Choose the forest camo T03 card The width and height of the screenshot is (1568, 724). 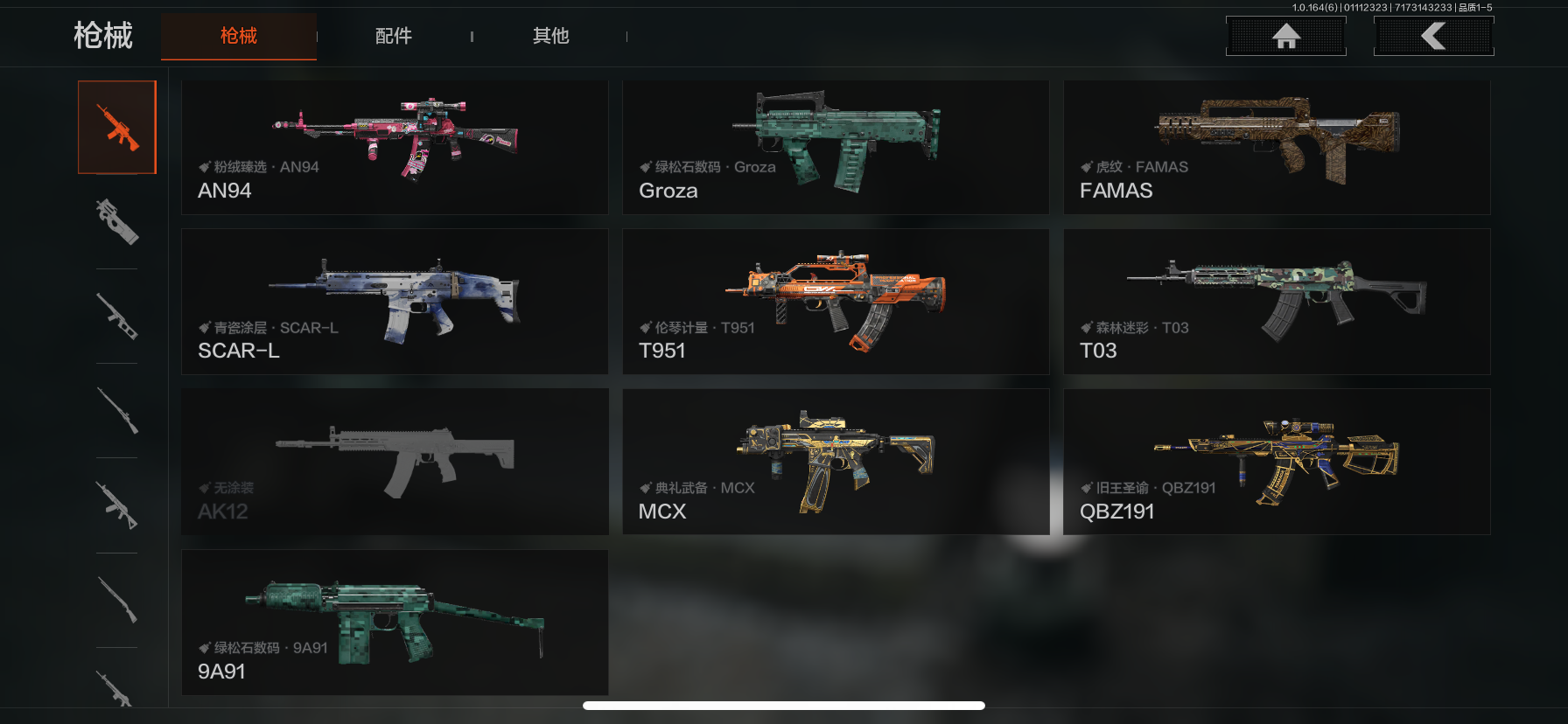(1277, 302)
